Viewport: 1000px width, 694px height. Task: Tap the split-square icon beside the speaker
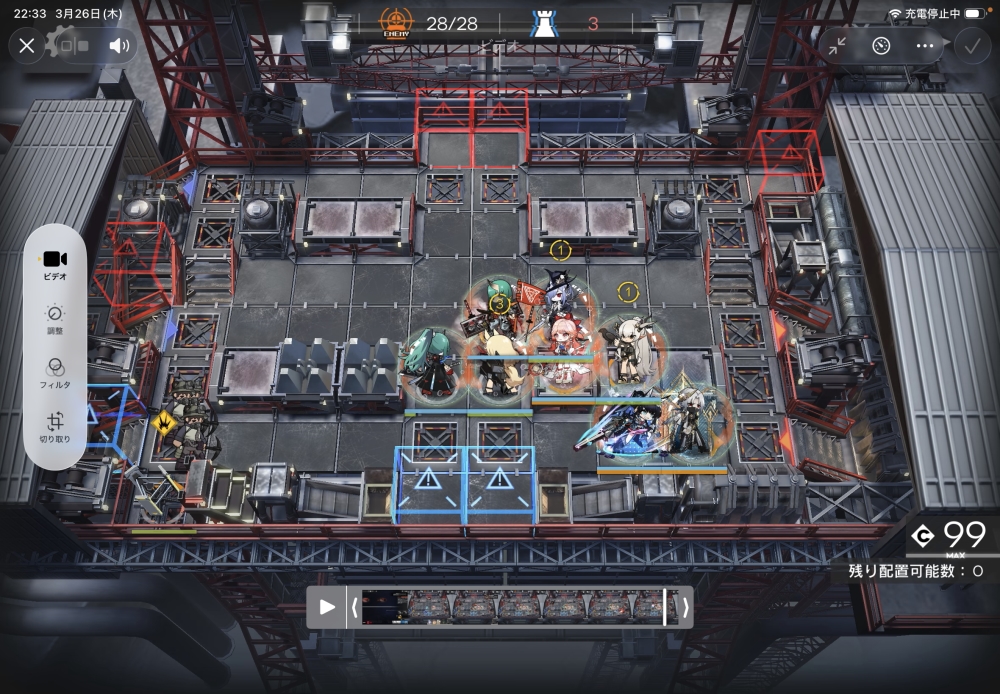click(73, 45)
